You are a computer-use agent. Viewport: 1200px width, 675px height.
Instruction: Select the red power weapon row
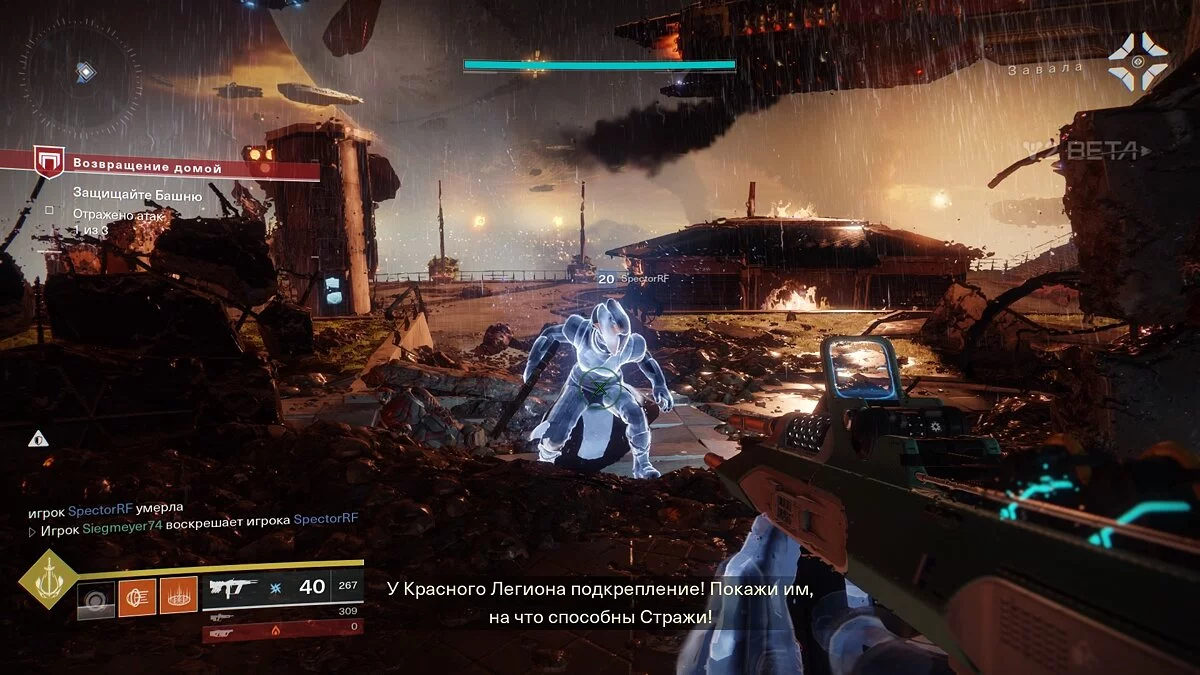tap(282, 631)
